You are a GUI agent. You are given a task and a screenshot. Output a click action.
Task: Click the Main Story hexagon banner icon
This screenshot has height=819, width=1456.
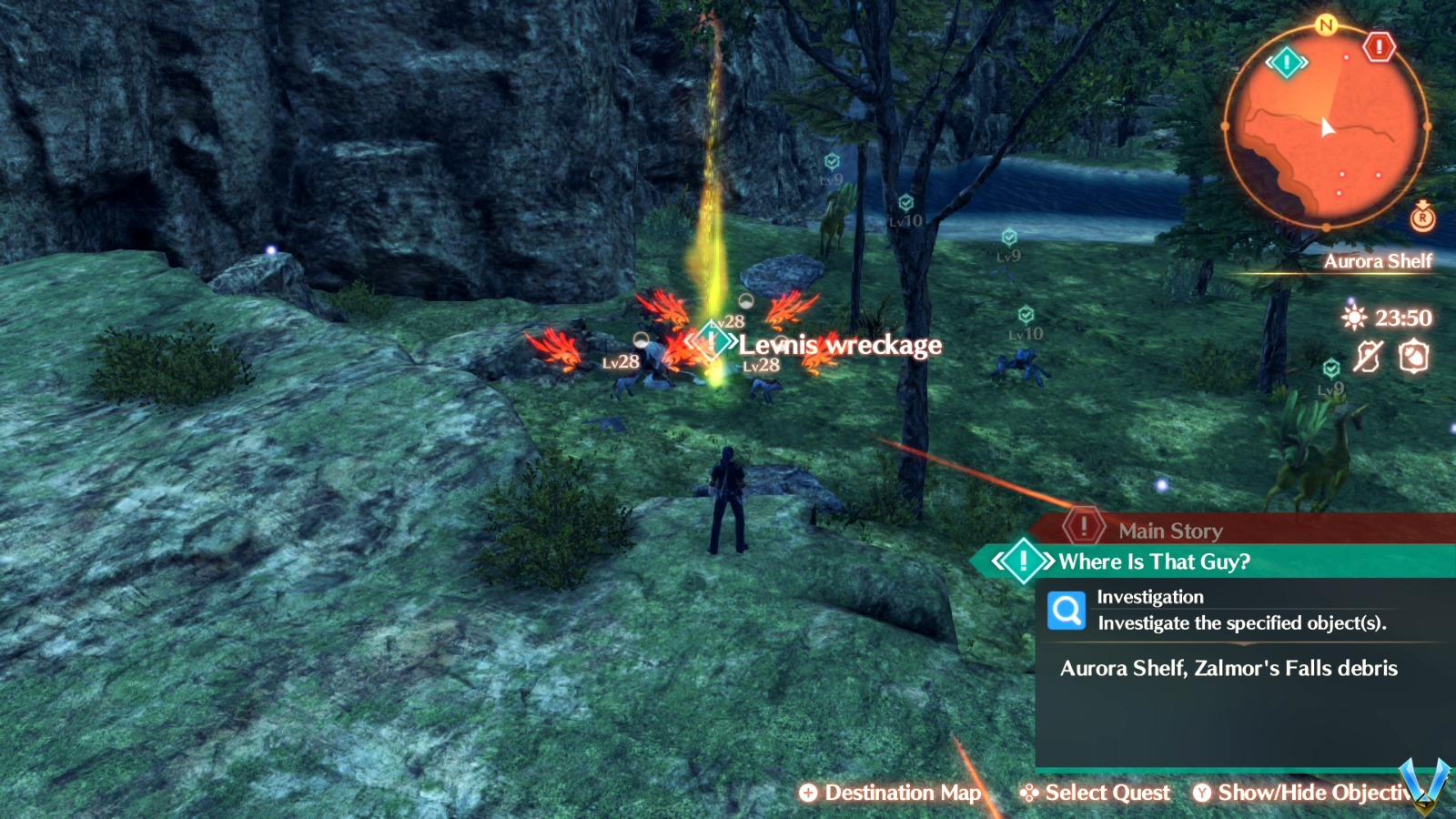coord(1083,525)
